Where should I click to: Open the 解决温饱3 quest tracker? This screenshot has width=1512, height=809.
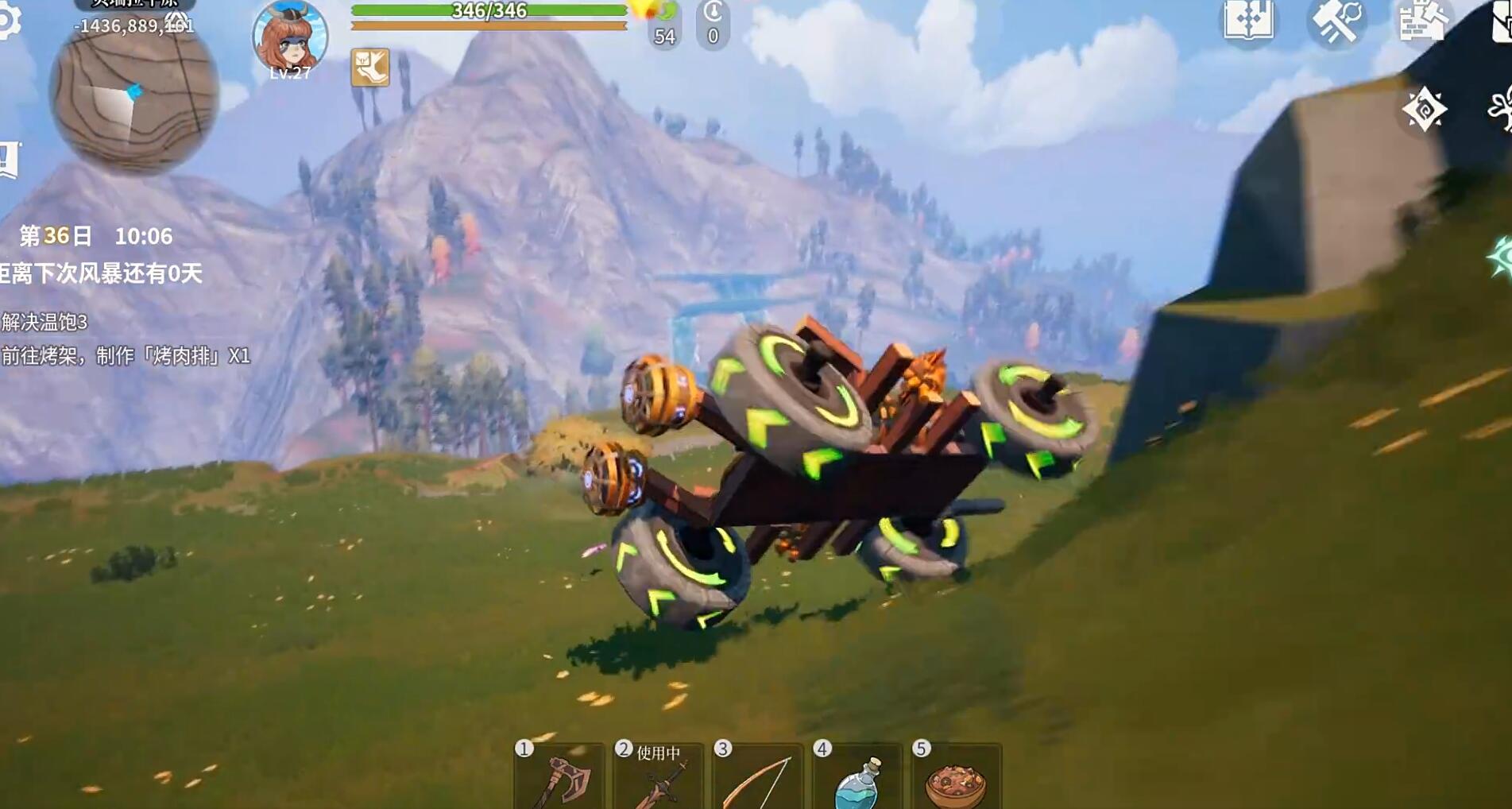point(44,322)
